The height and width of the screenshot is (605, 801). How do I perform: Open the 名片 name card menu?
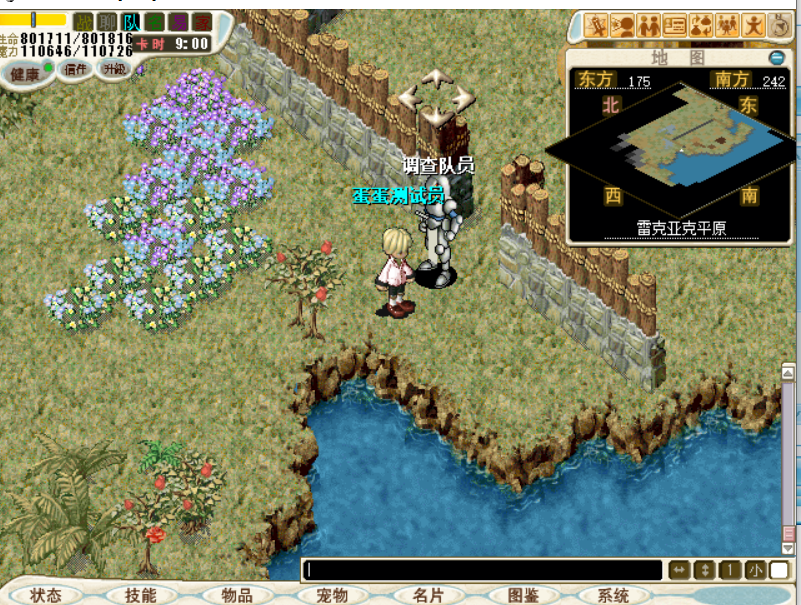tap(427, 595)
